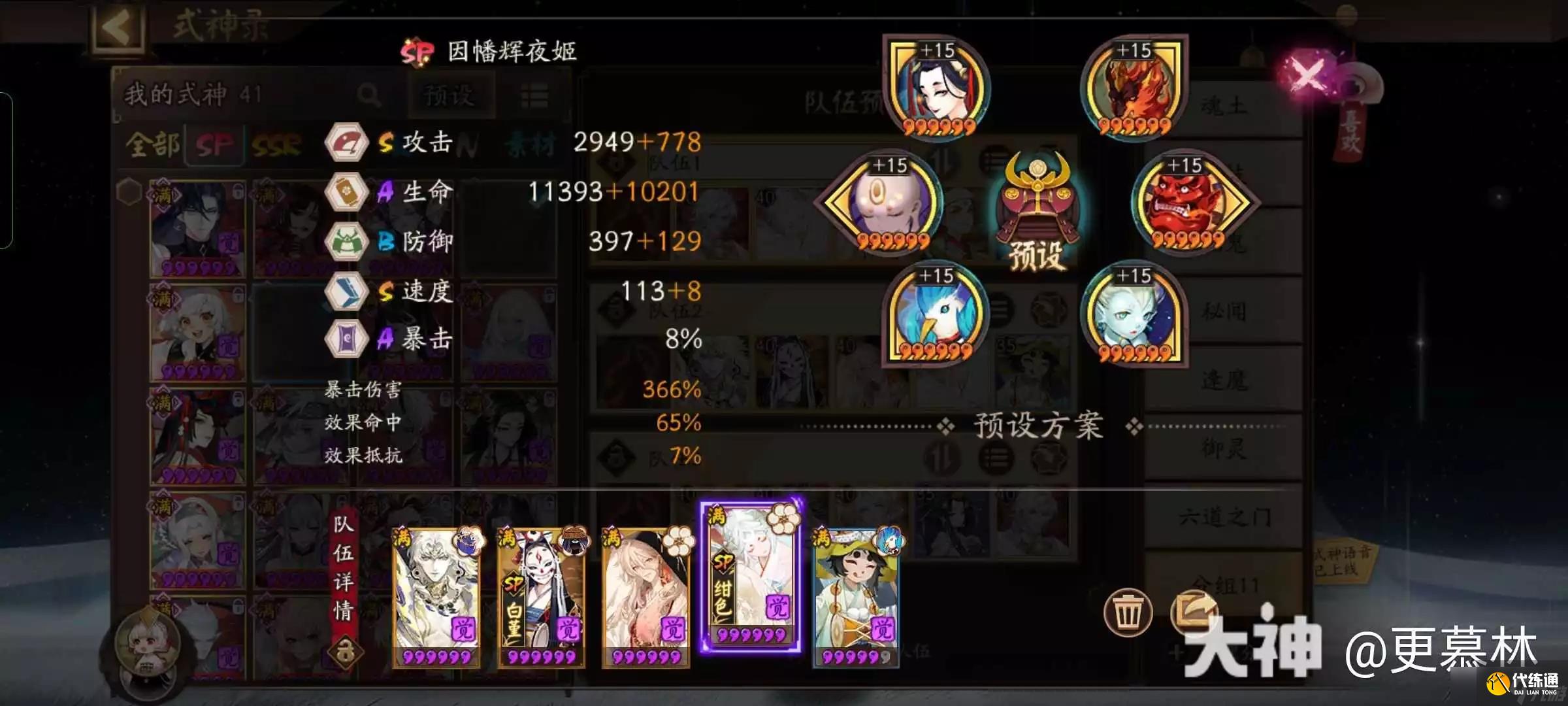Click the 攻击 attack stat icon
This screenshot has width=1568, height=706.
[x=347, y=143]
